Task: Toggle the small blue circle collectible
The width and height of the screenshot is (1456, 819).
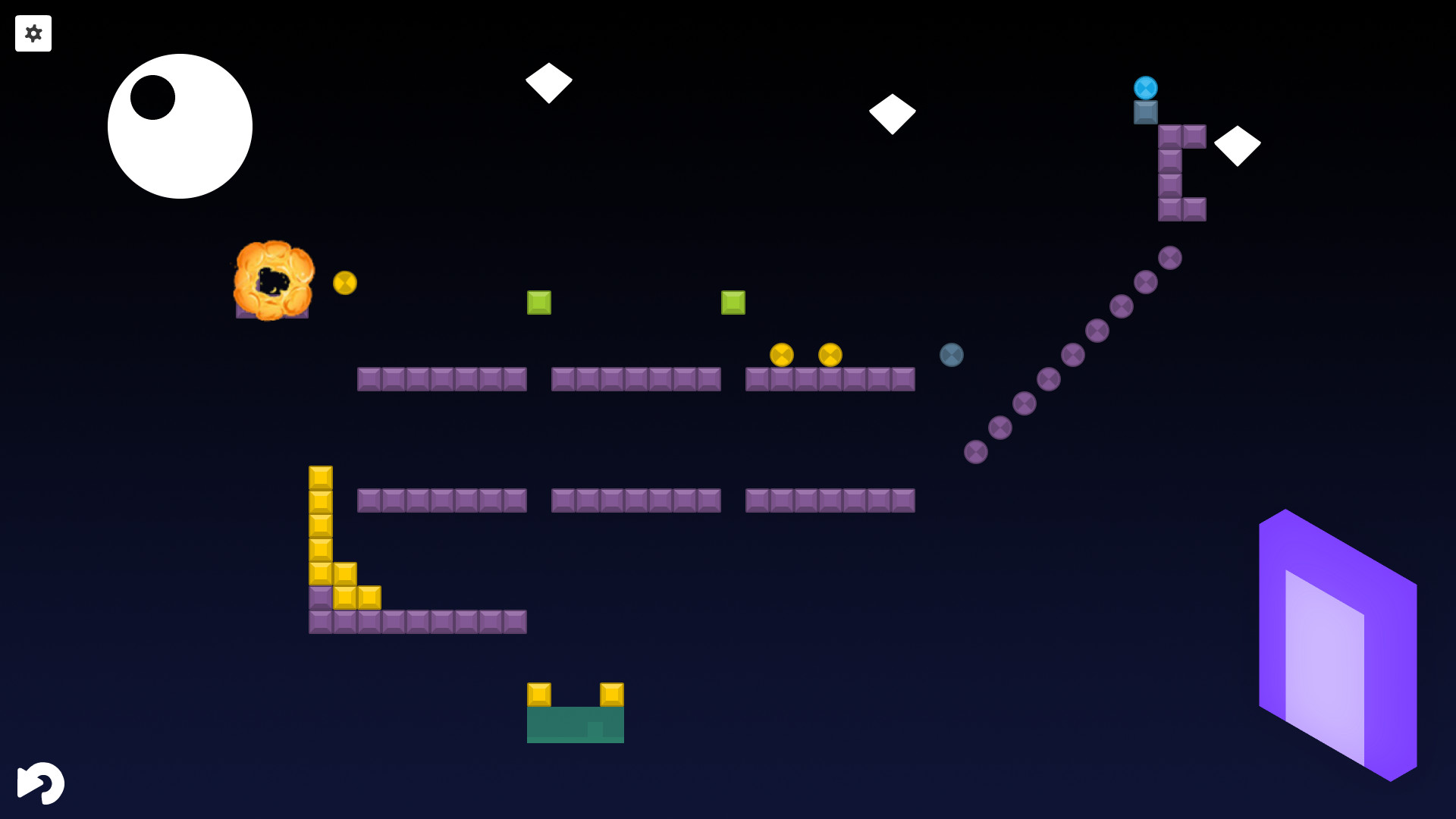Action: pyautogui.click(x=951, y=355)
